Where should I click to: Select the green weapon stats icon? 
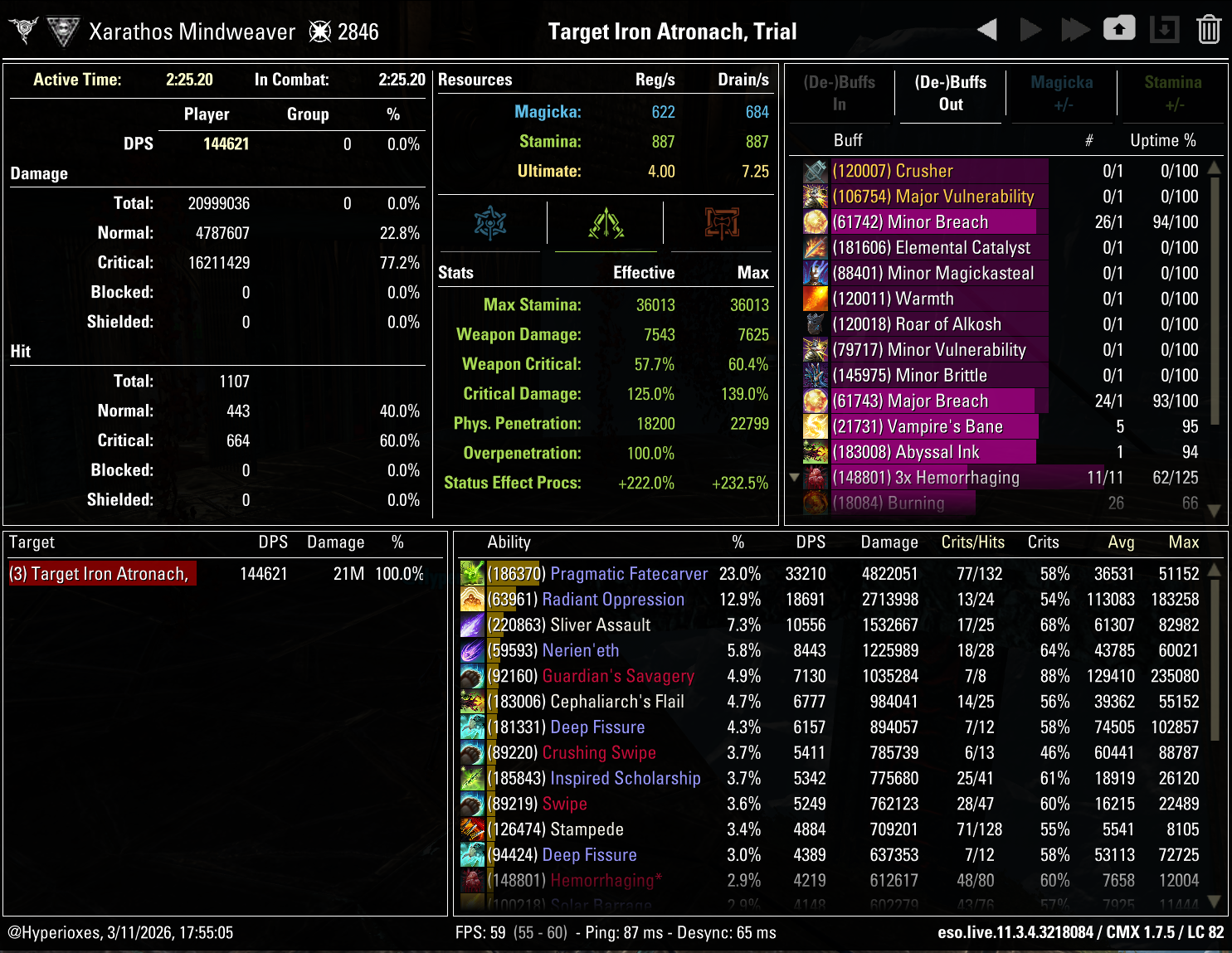605,222
